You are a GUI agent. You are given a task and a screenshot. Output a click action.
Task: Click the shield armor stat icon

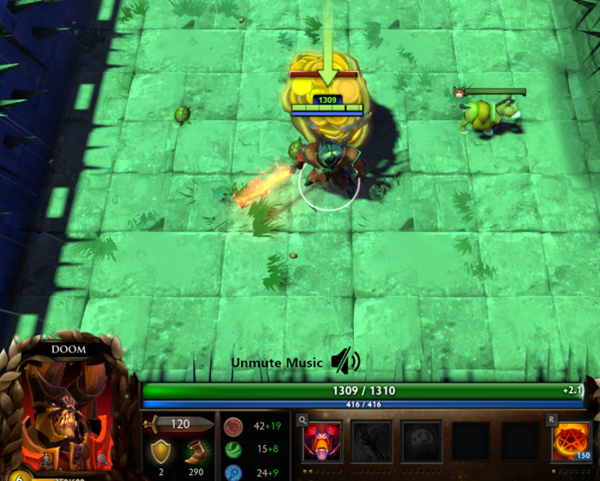(x=159, y=453)
